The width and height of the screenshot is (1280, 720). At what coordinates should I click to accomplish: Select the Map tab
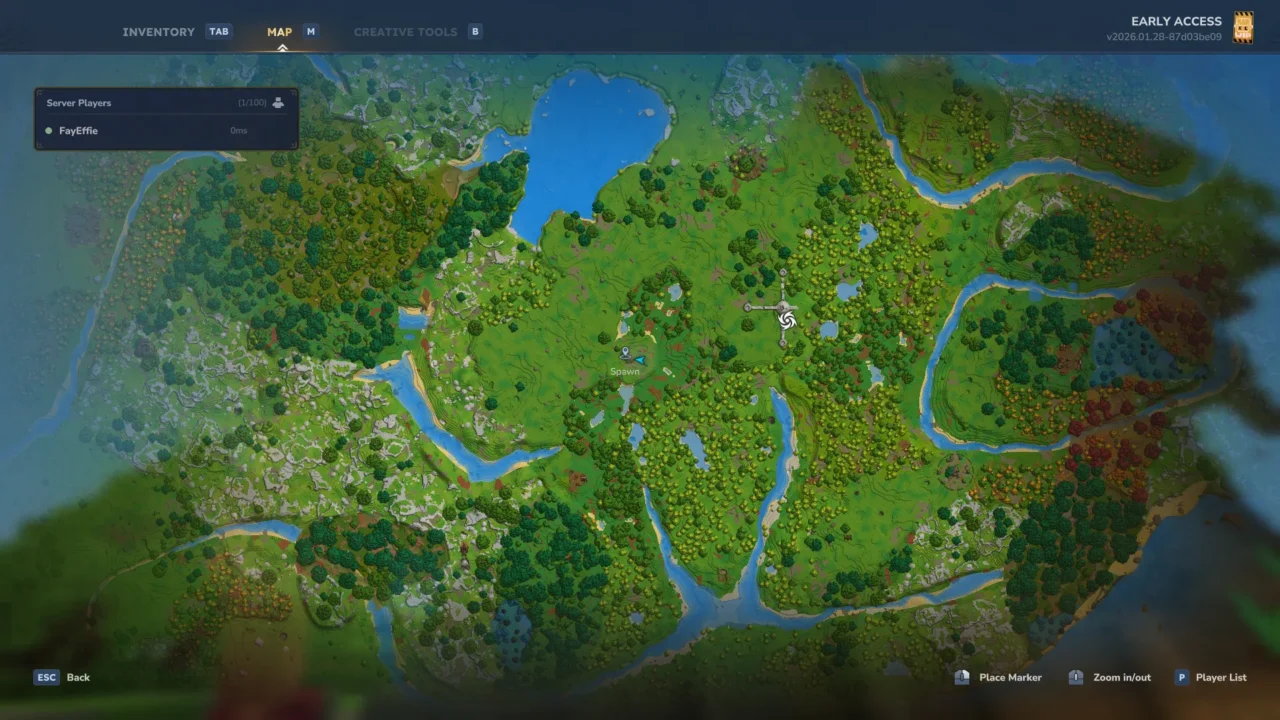pos(279,32)
